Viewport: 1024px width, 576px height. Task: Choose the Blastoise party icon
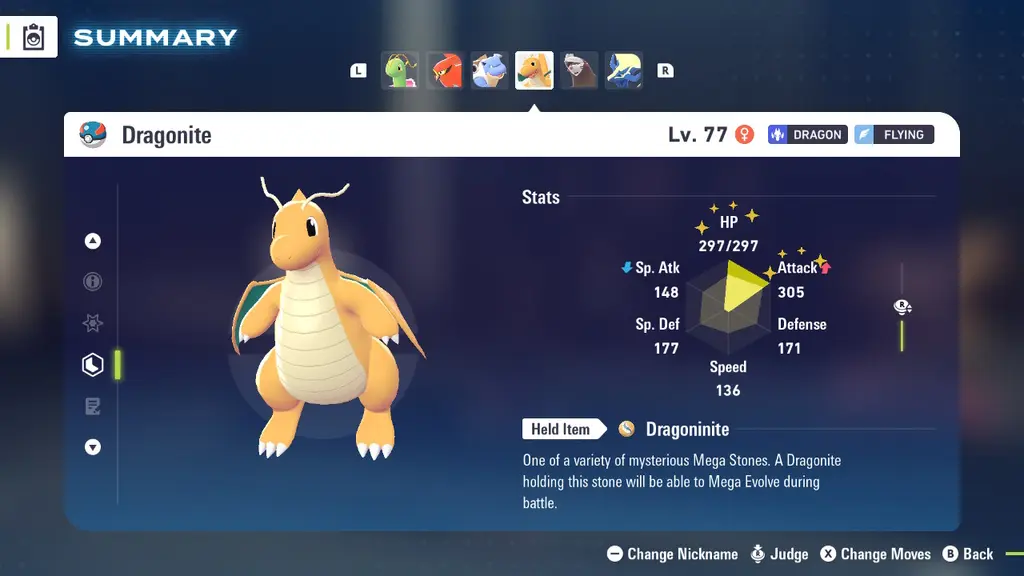(x=490, y=71)
